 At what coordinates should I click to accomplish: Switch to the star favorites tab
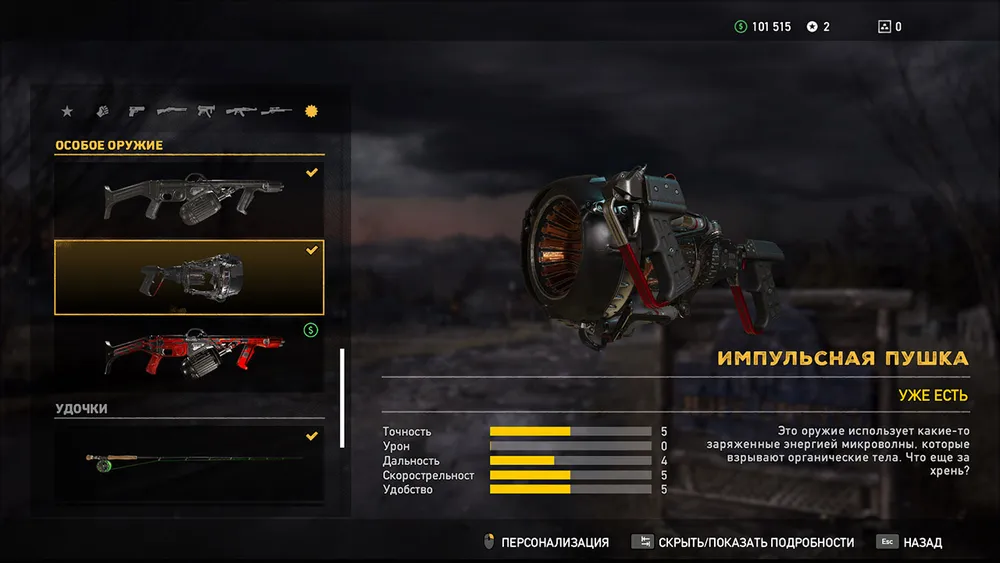point(67,111)
